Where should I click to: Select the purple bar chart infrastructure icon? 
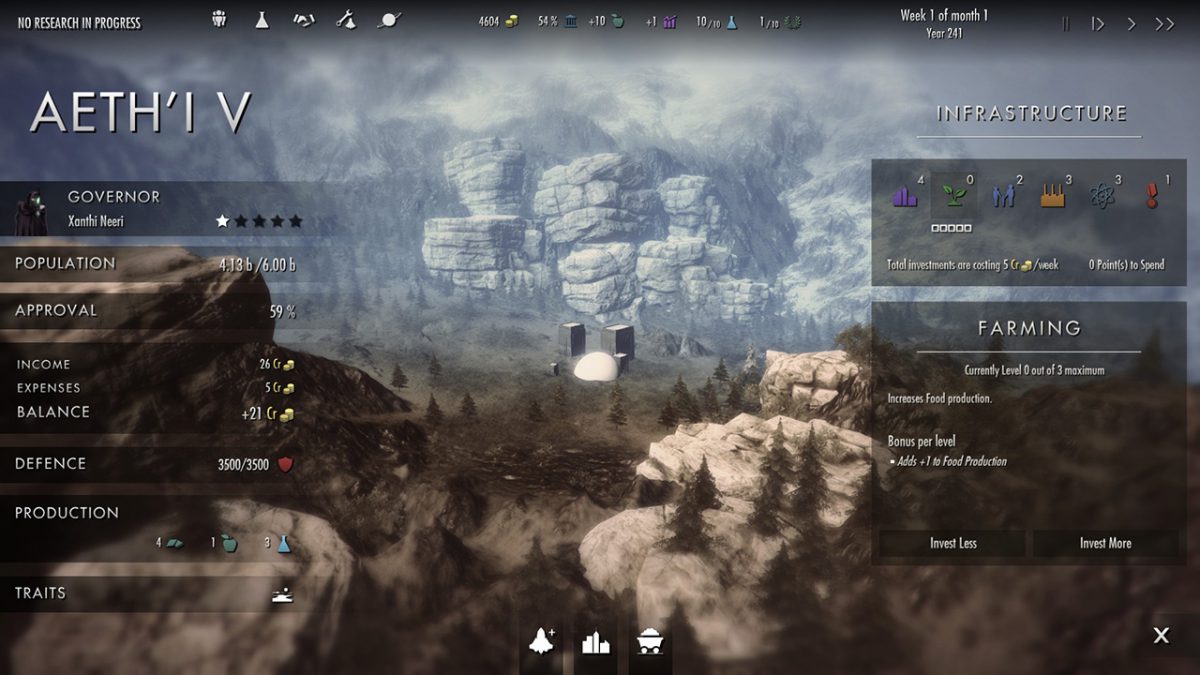point(905,195)
